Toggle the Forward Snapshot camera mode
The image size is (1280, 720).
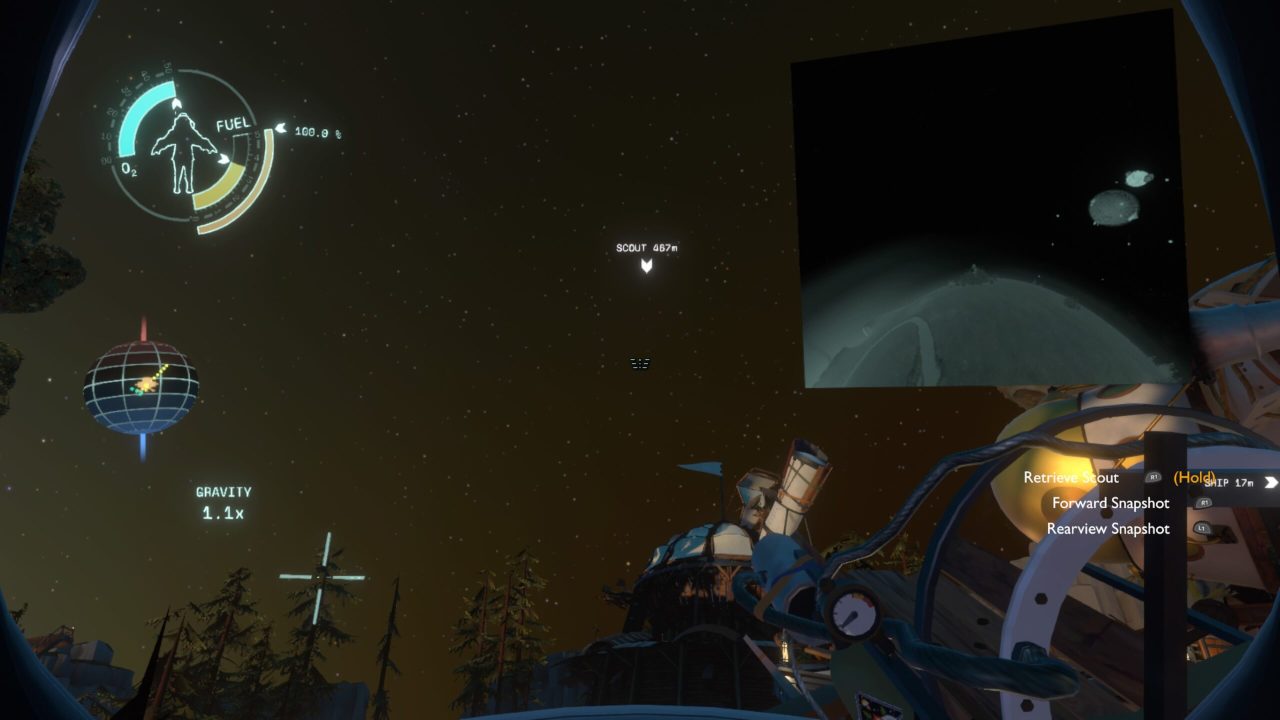pos(1112,503)
